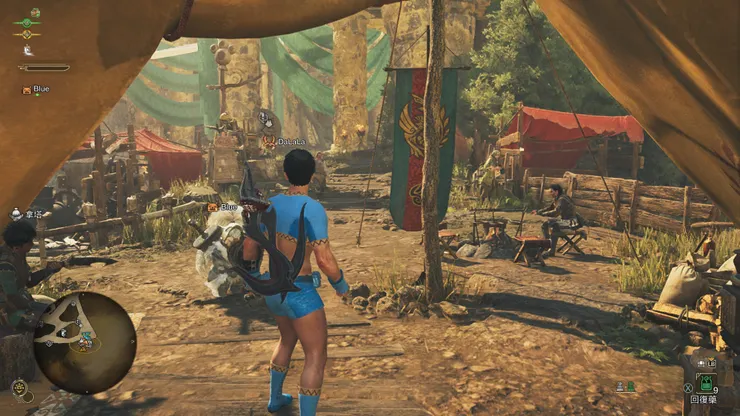Click the Blue palico party entry
Screen dimensions: 740x416
(35, 89)
